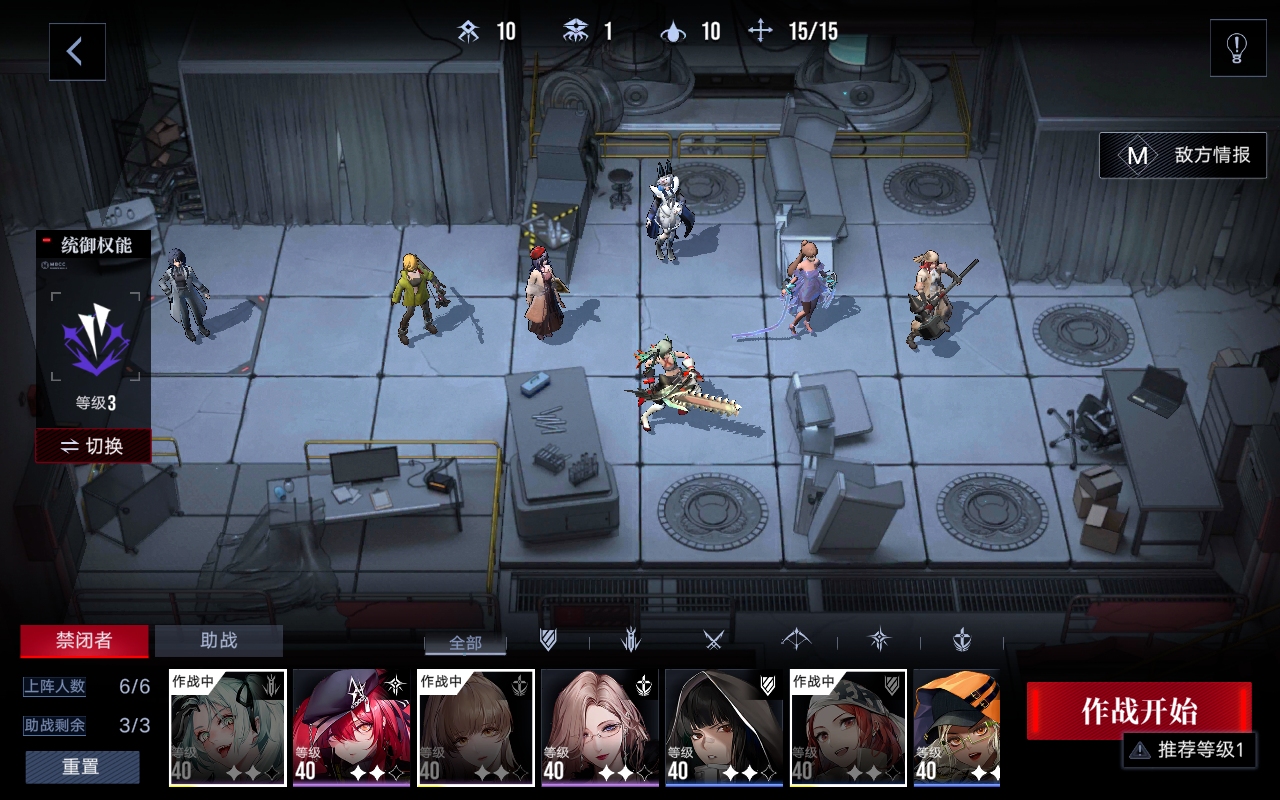Screen dimensions: 1280x800
Task: Open the lightbulb hint button
Action: pos(1237,48)
